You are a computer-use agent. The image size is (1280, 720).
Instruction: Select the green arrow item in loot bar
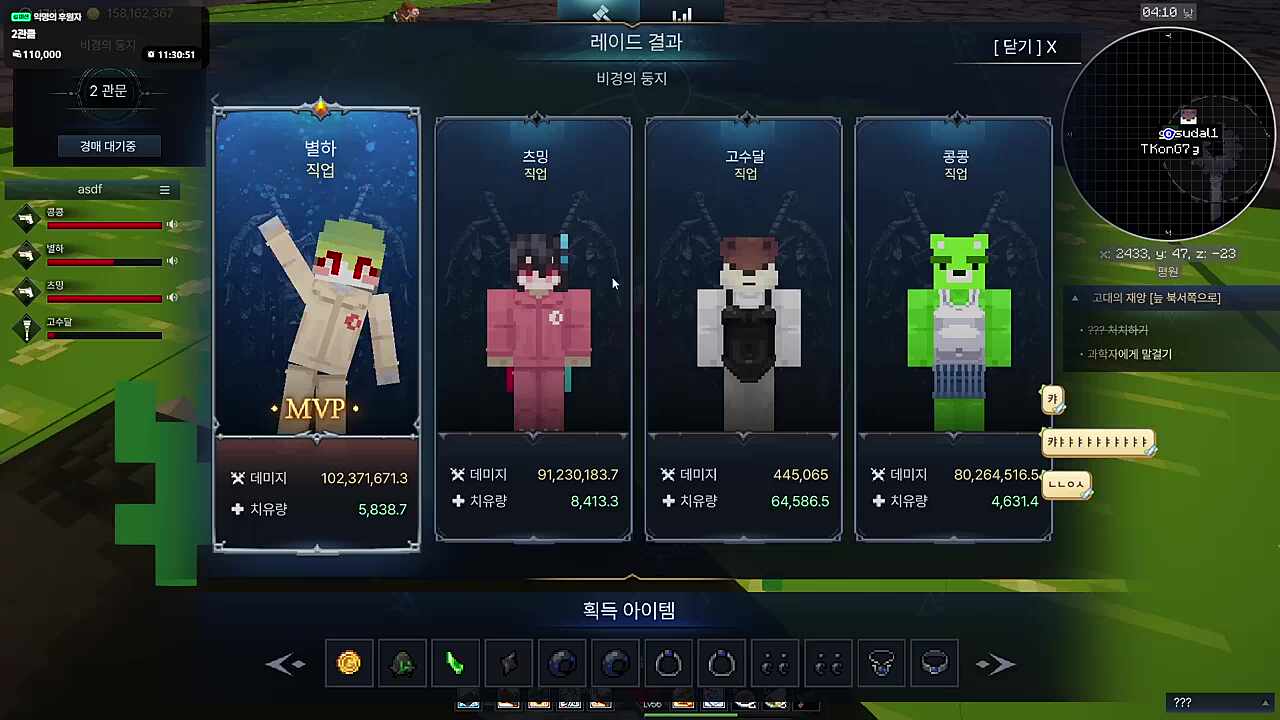click(455, 663)
